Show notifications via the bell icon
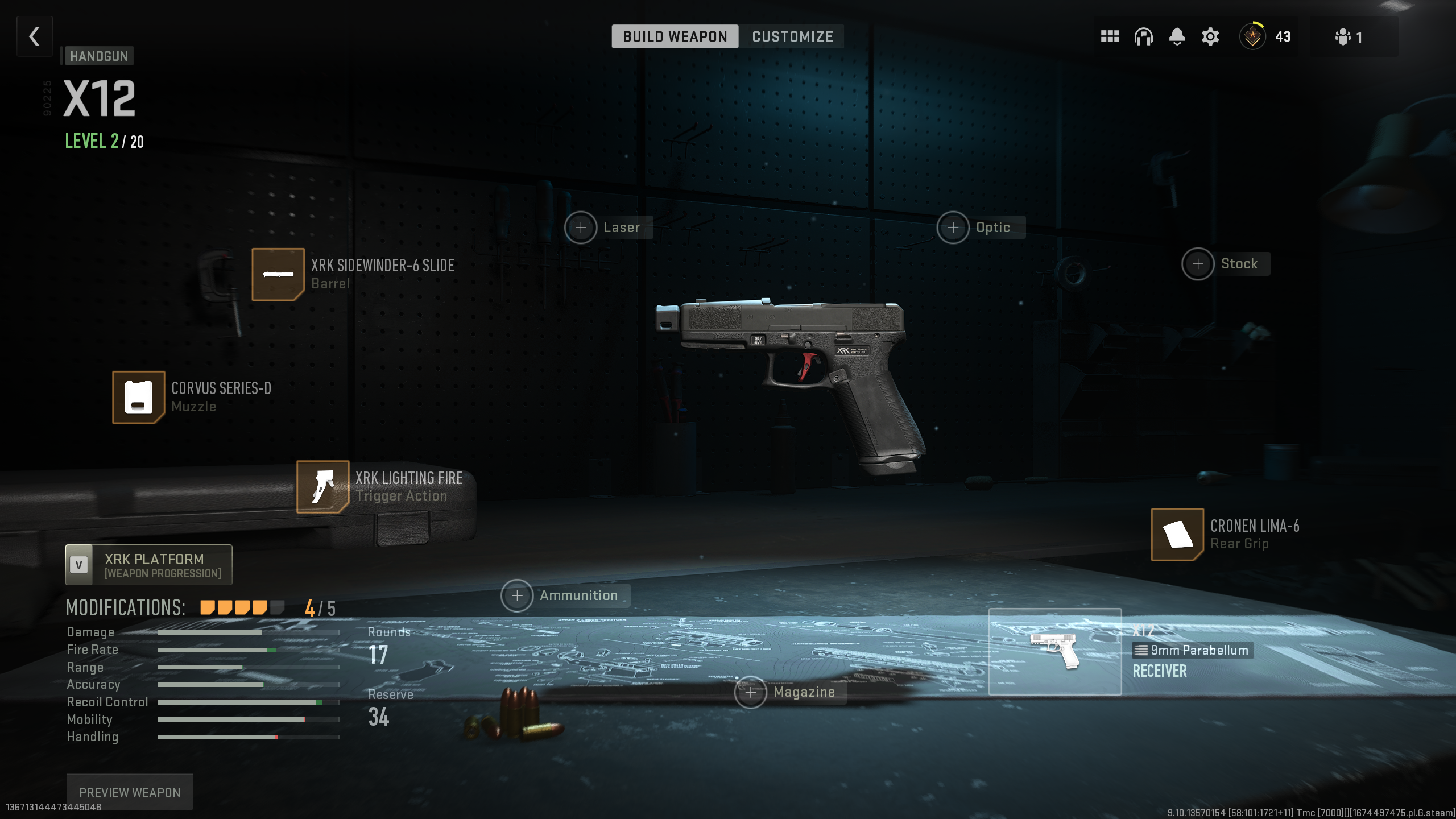 pos(1177,37)
